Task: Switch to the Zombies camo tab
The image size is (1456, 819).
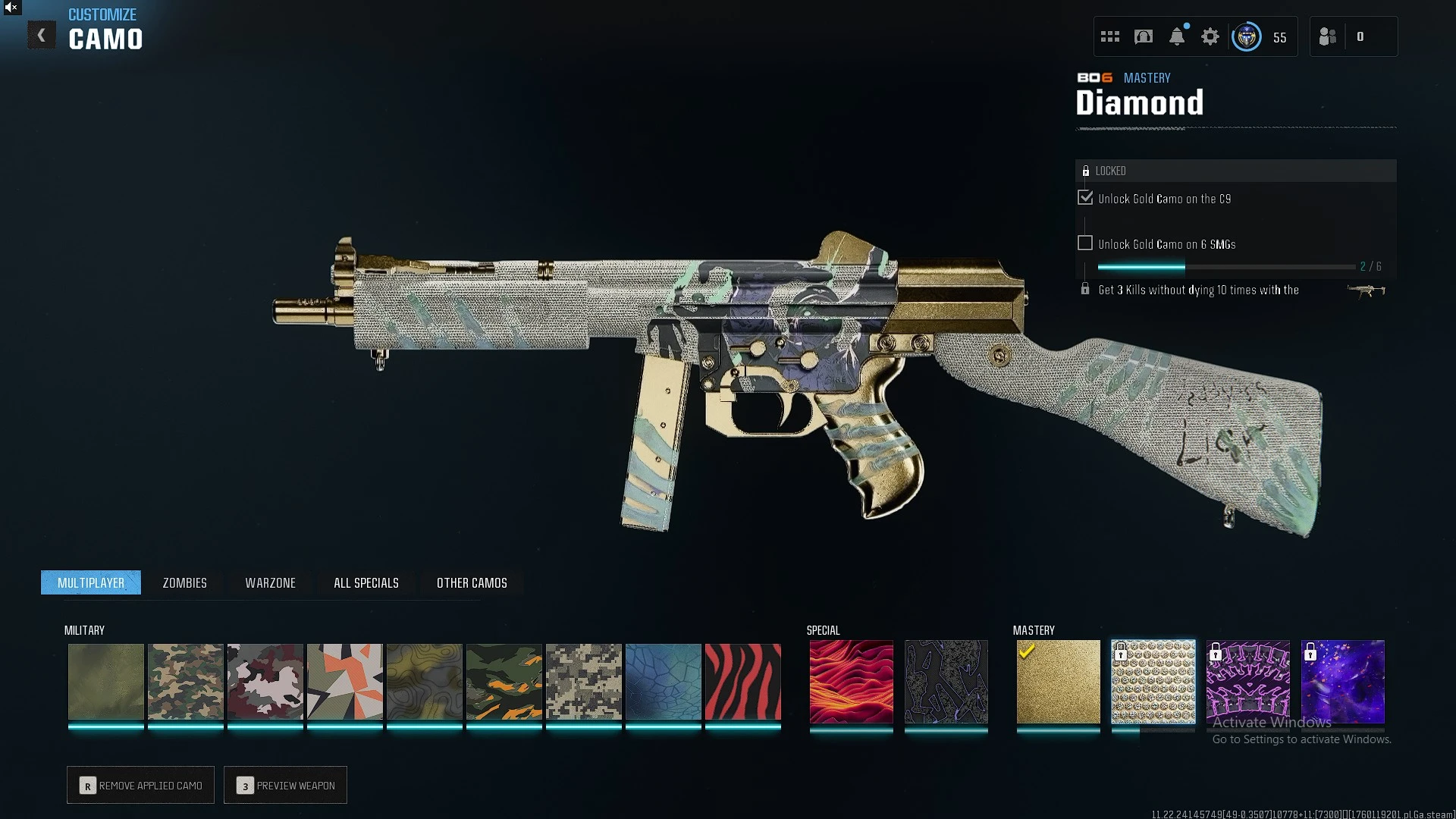Action: coord(184,582)
